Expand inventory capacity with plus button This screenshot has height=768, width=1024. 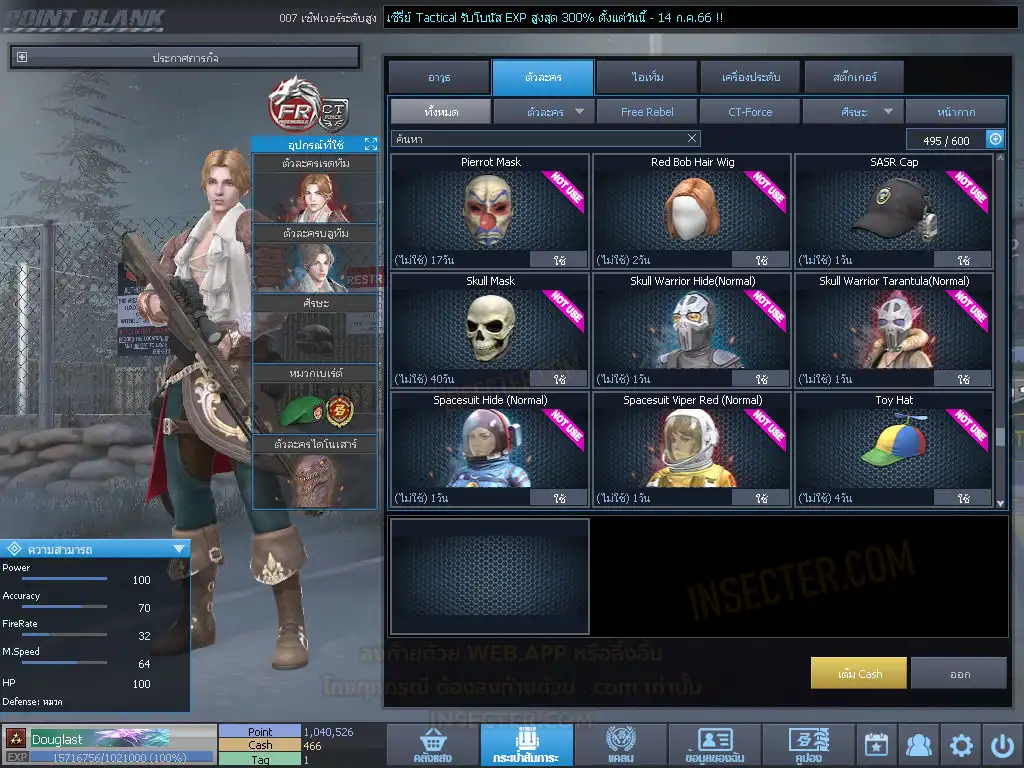(995, 140)
